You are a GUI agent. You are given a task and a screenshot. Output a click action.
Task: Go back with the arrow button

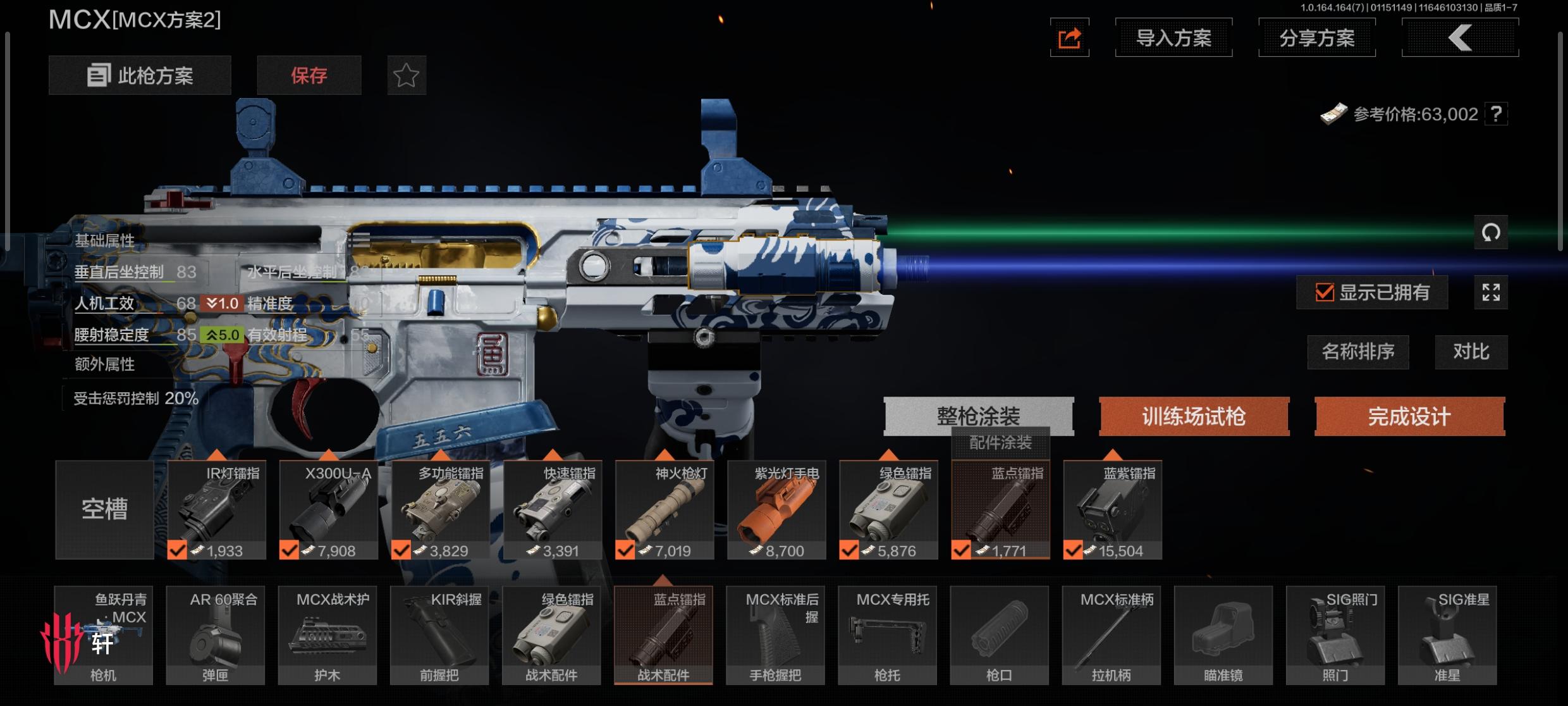click(1460, 38)
